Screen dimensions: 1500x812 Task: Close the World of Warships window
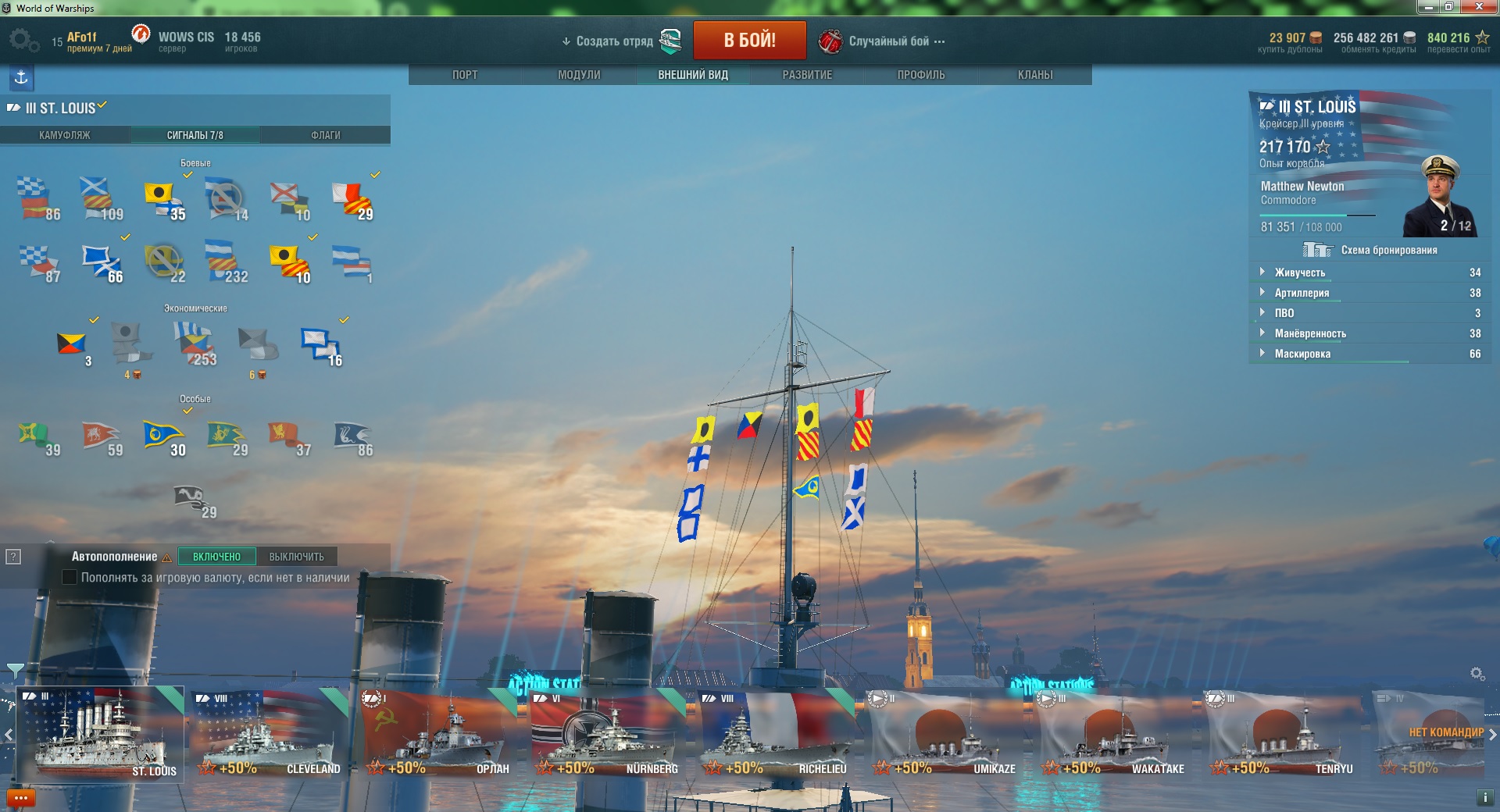(1479, 7)
